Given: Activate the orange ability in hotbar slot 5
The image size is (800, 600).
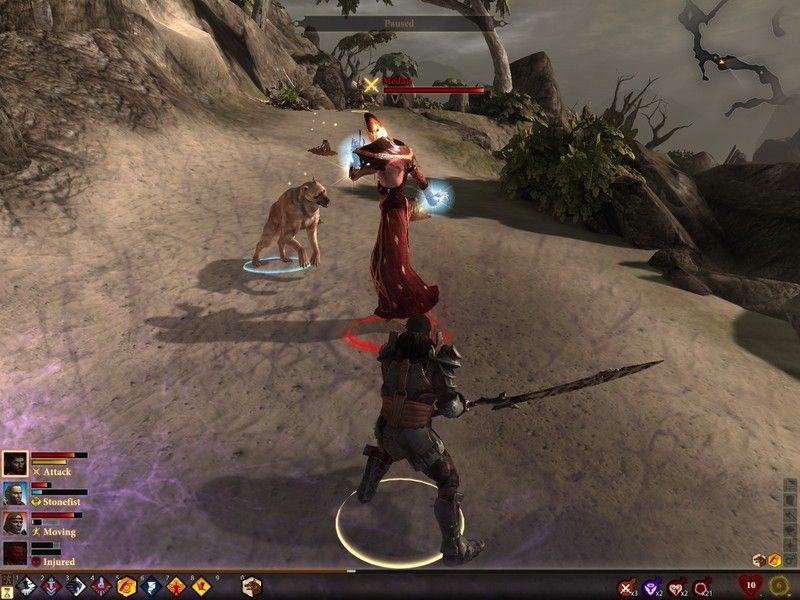Looking at the screenshot, I should pos(127,586).
